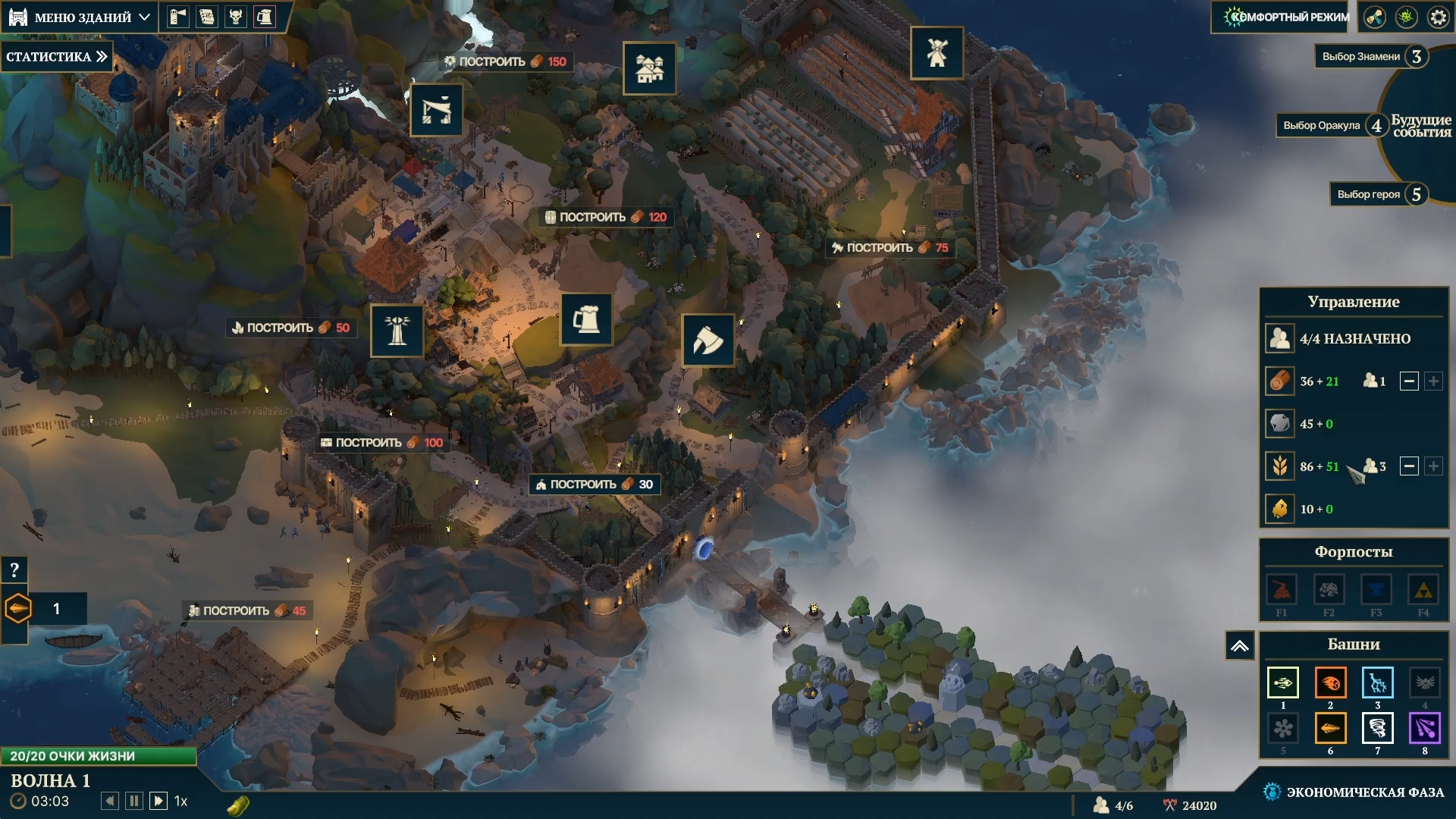
Task: Pick the purple projectile tower numbered 8
Action: click(1424, 729)
